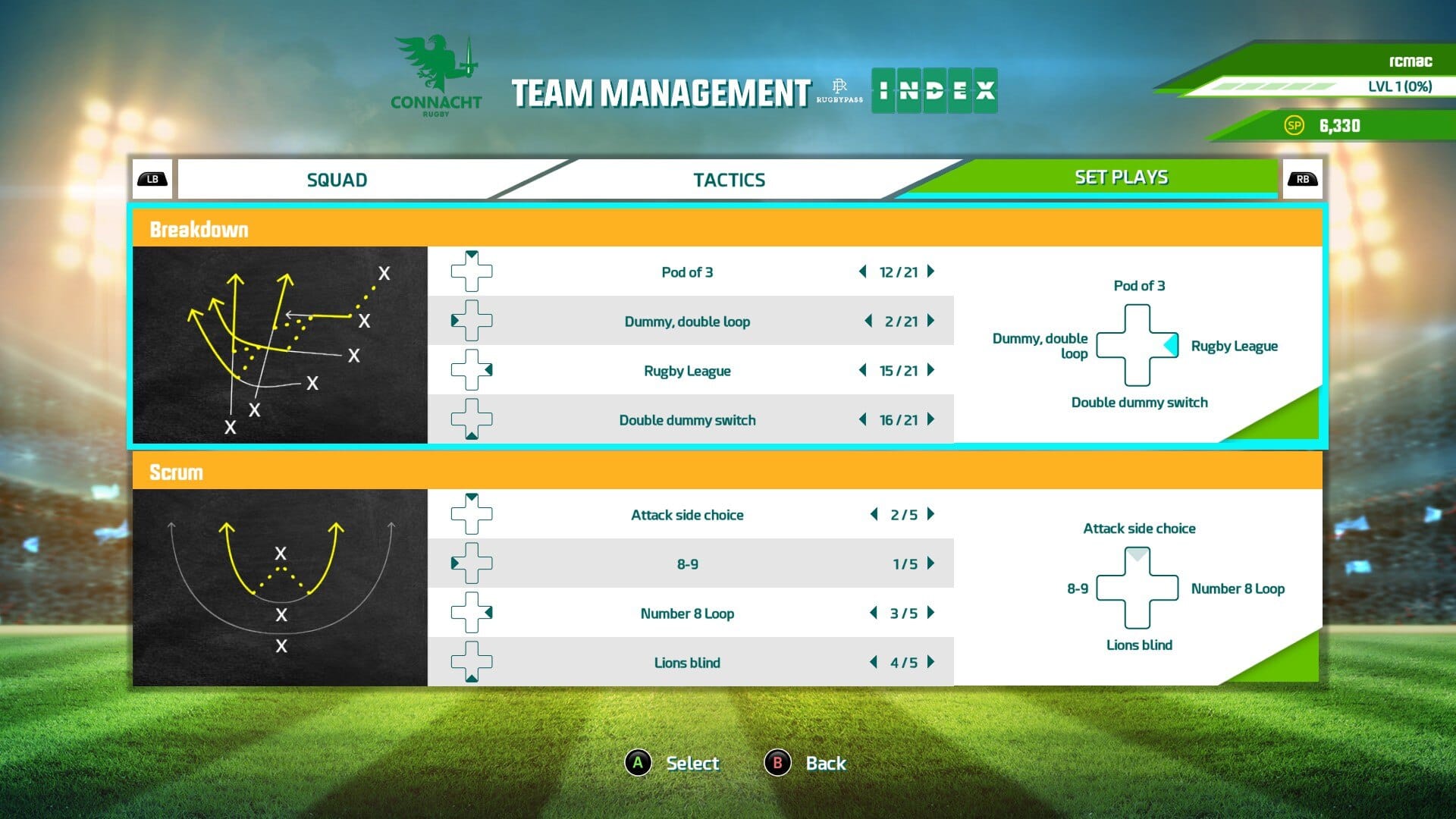Go back from 16 / 21 play
Image resolution: width=1456 pixels, height=819 pixels.
pyautogui.click(x=863, y=419)
